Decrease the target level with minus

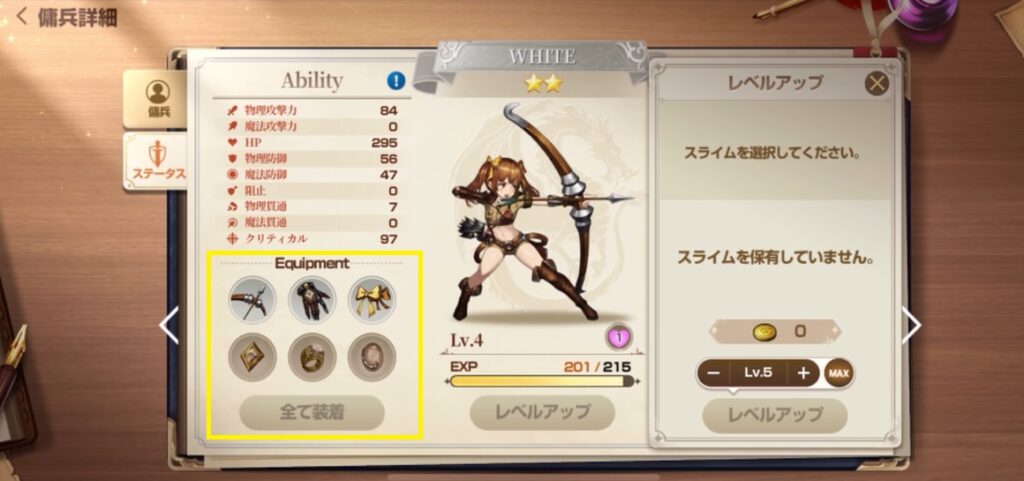click(714, 373)
